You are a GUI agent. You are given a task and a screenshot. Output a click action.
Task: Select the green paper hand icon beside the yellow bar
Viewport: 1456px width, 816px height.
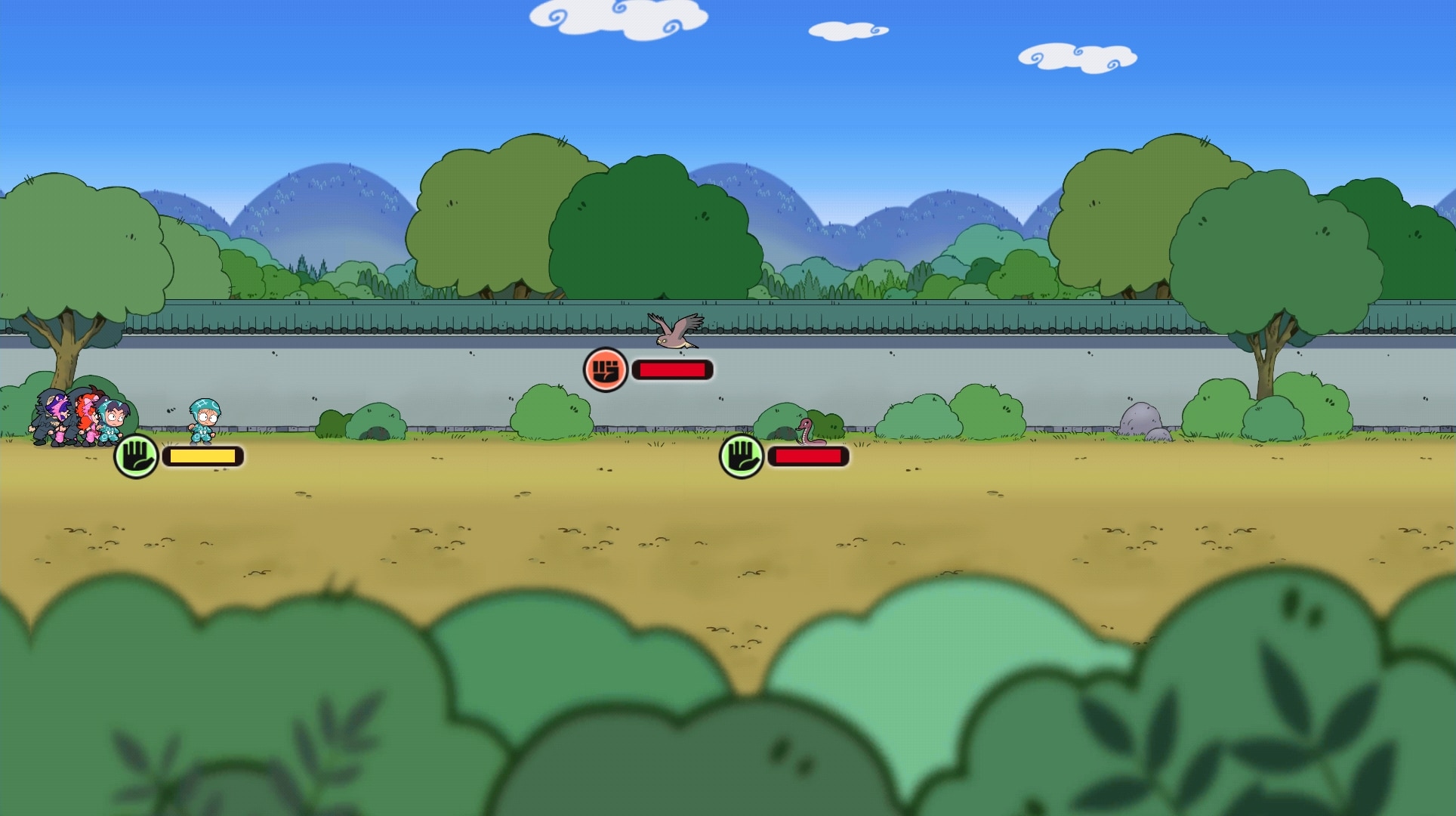point(136,456)
